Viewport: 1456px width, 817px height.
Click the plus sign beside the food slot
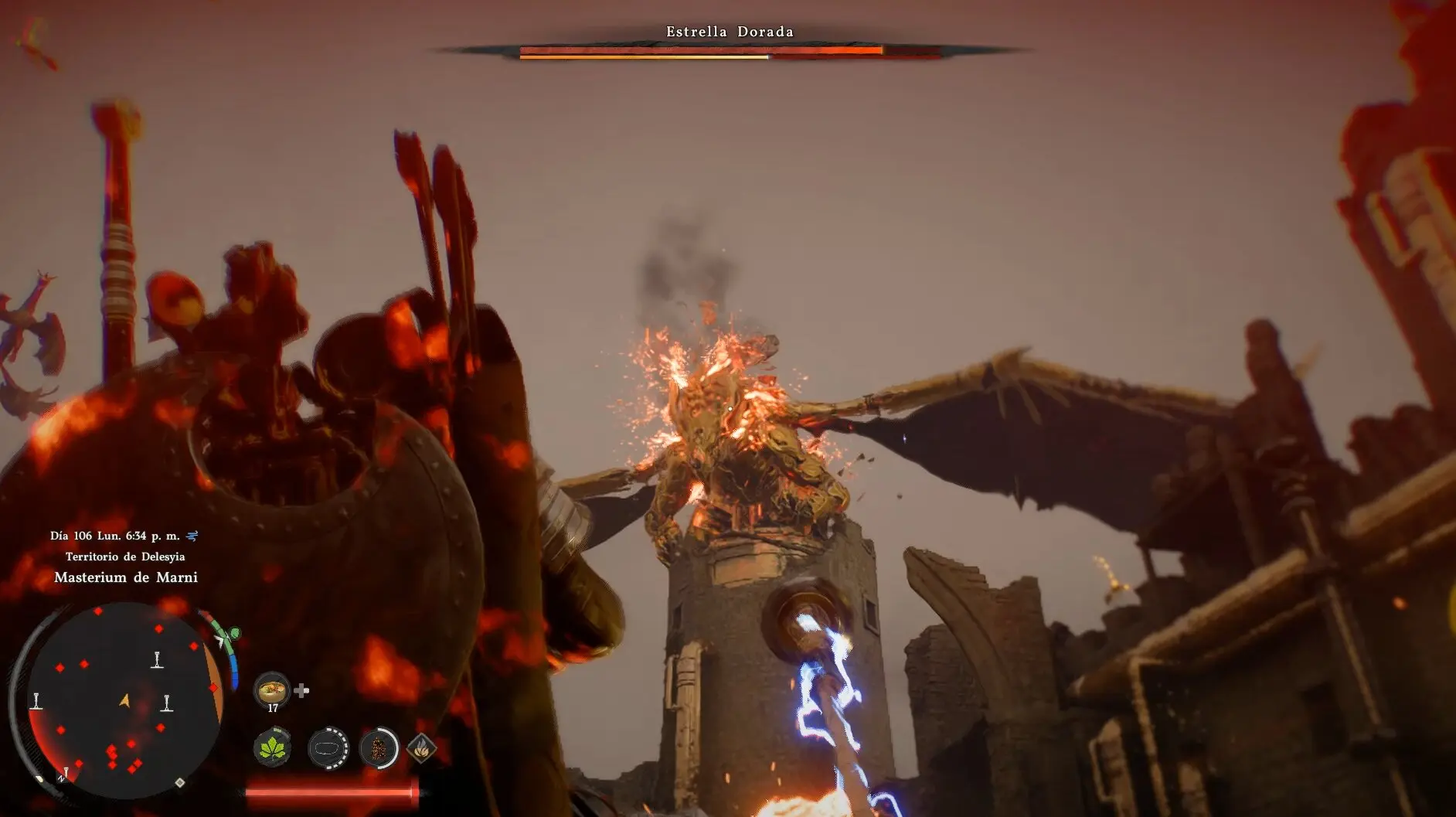point(302,690)
